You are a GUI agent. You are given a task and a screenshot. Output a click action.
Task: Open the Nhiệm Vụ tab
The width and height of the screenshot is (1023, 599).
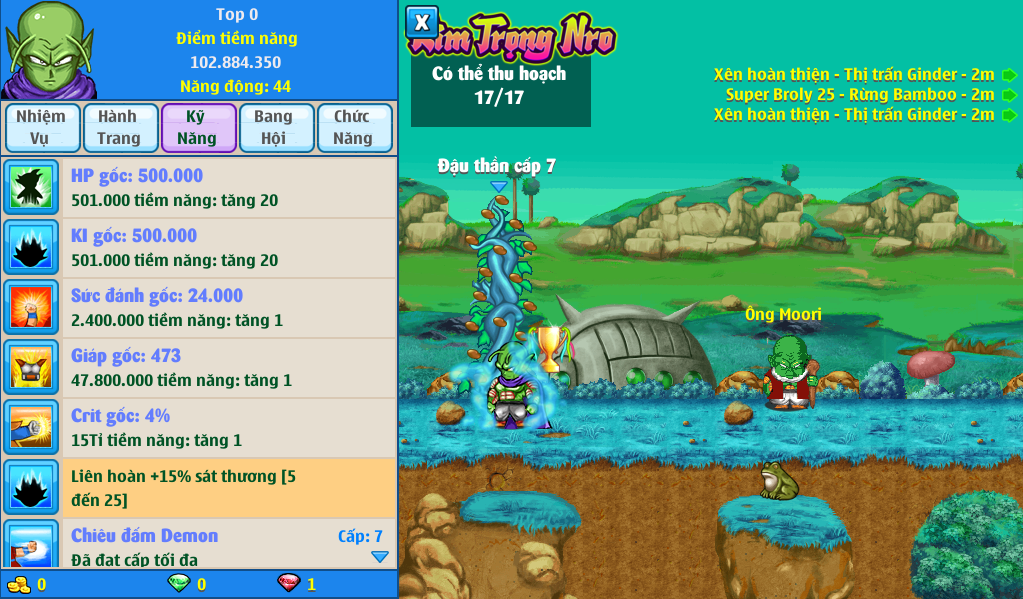tap(41, 128)
